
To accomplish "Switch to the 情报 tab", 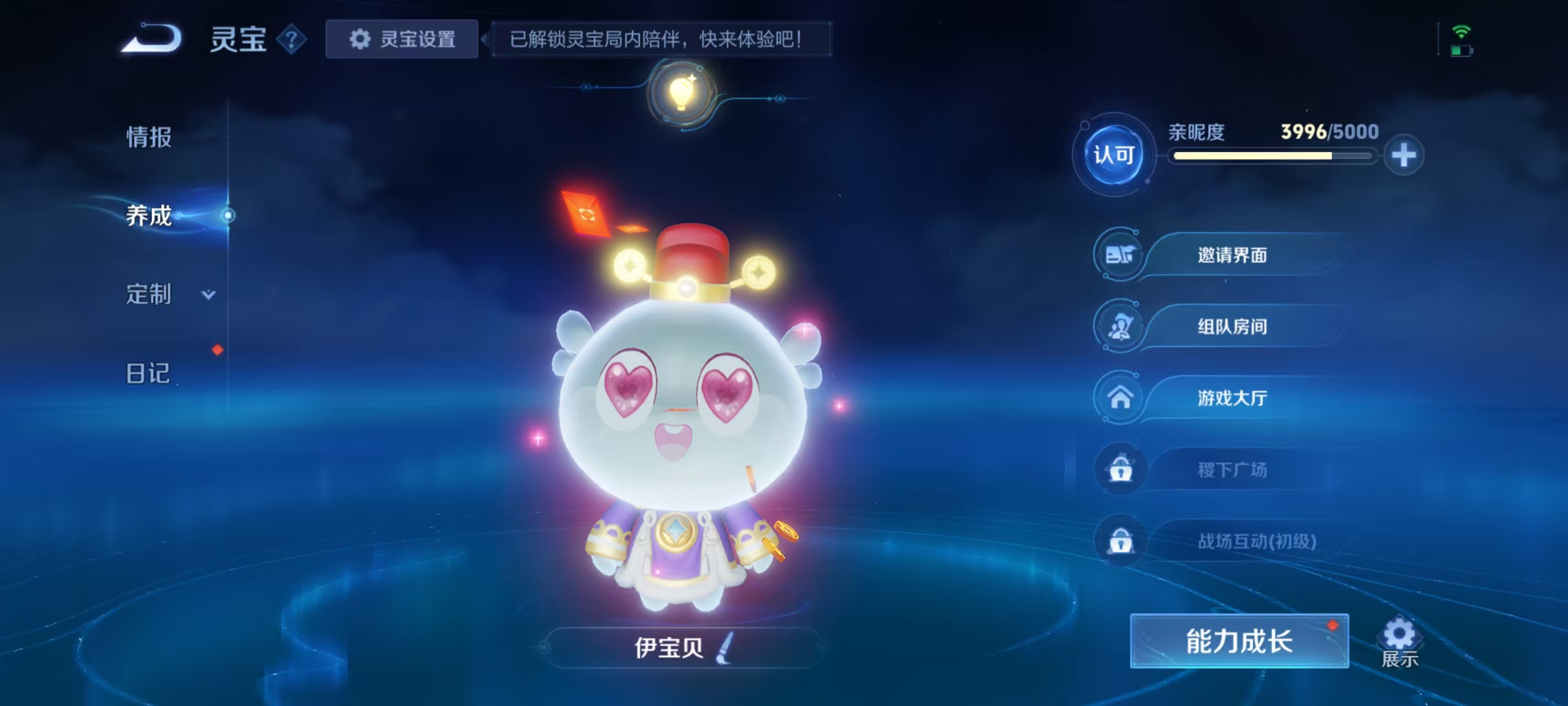I will [148, 138].
